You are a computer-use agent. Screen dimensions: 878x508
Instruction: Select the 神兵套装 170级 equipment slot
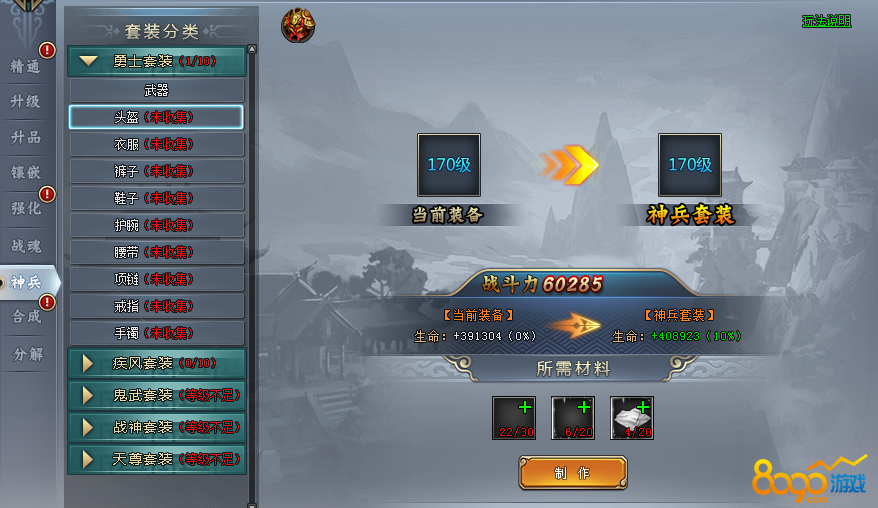[x=689, y=165]
